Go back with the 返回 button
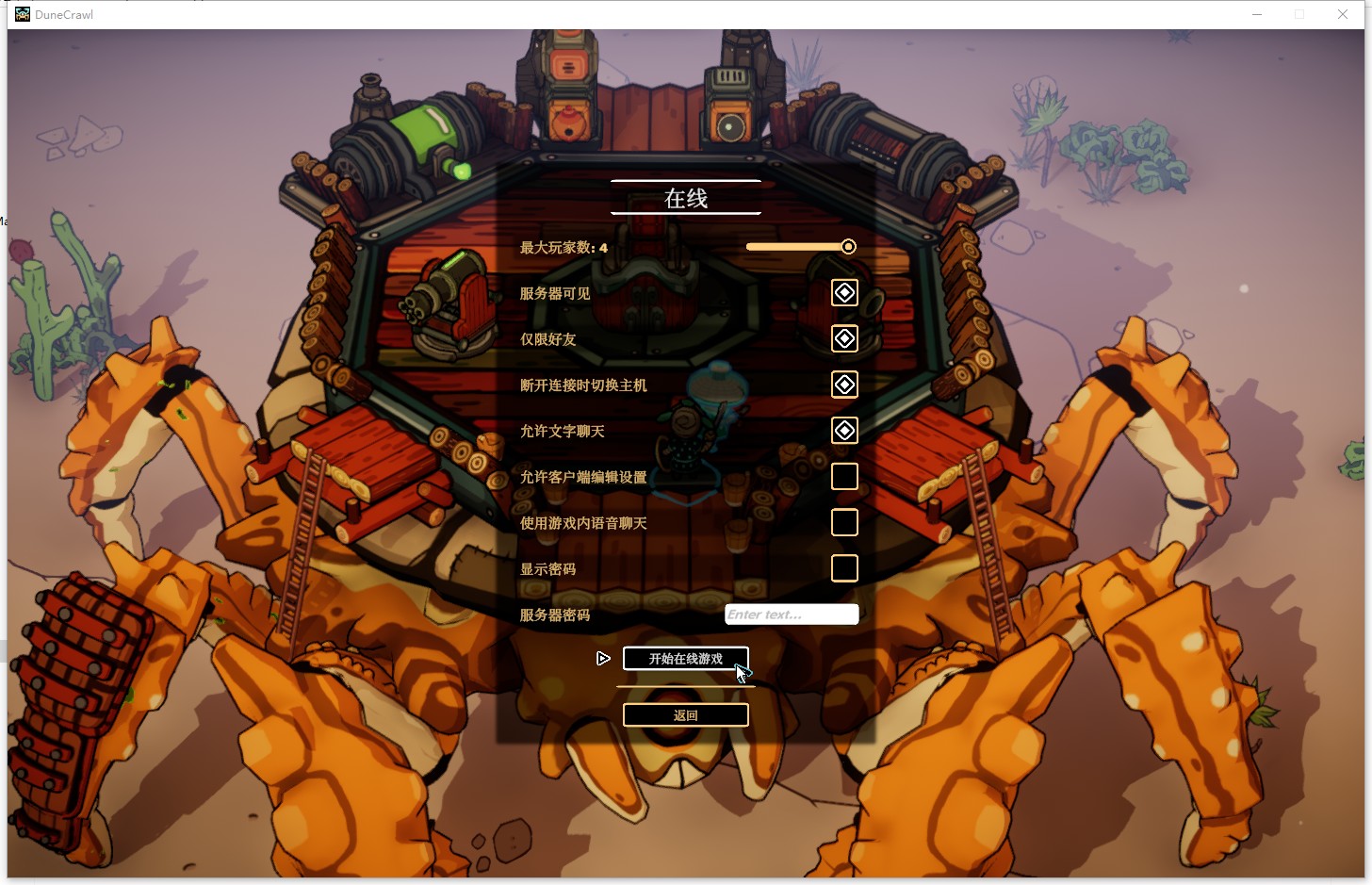This screenshot has height=885, width=1372. 685,715
